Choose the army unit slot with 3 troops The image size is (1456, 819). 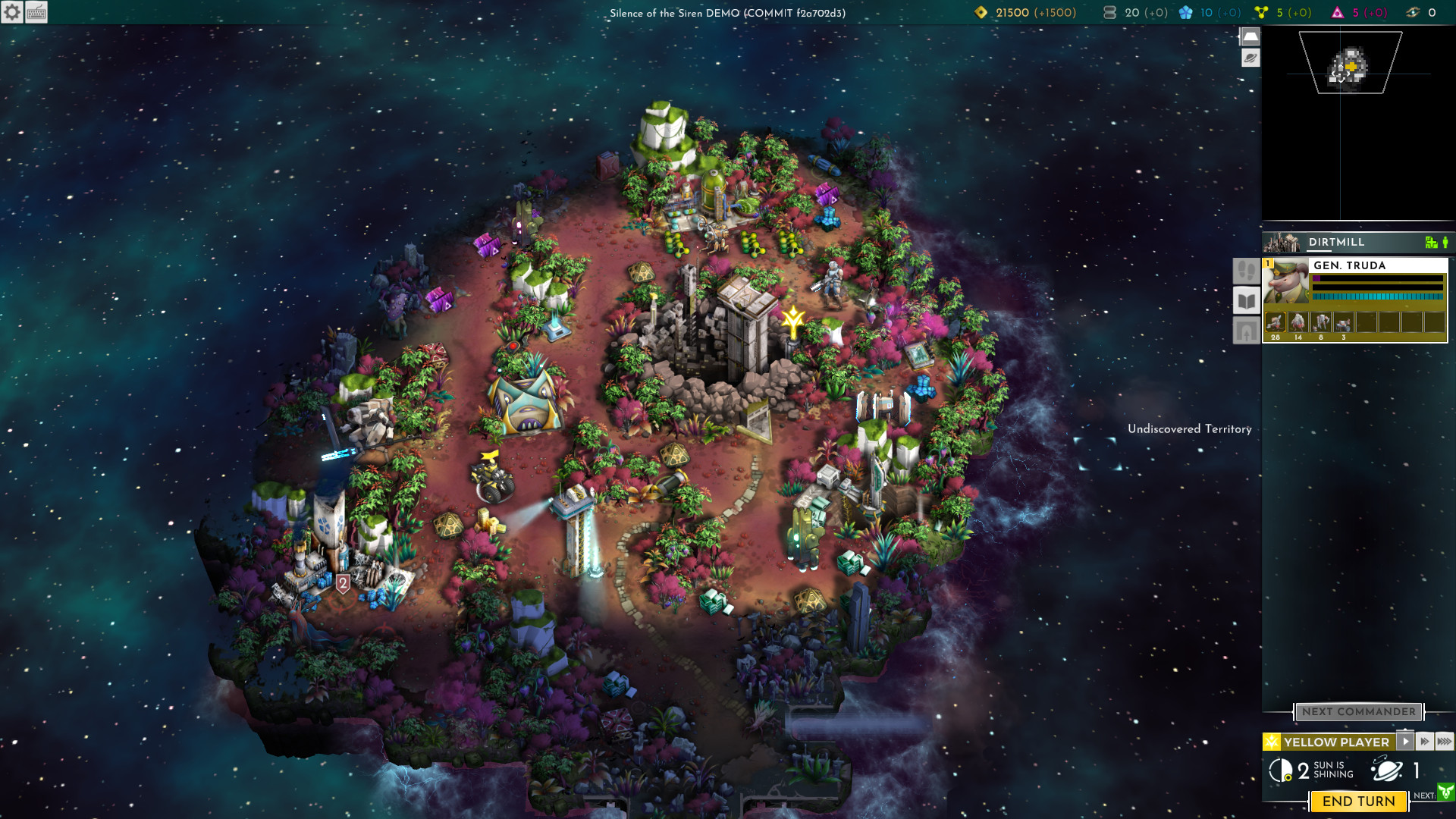1344,325
